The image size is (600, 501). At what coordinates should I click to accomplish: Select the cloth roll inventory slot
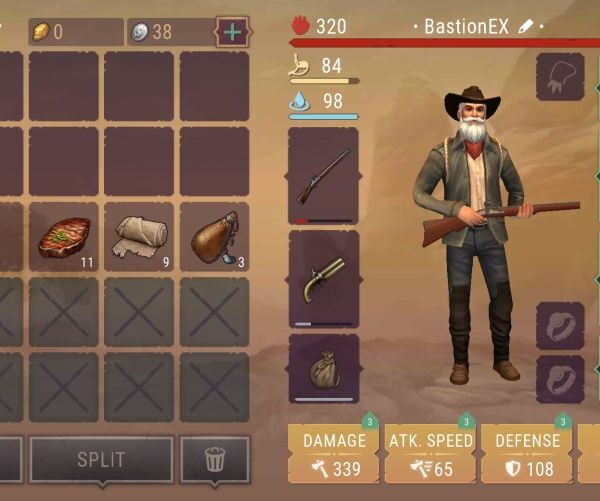point(138,237)
